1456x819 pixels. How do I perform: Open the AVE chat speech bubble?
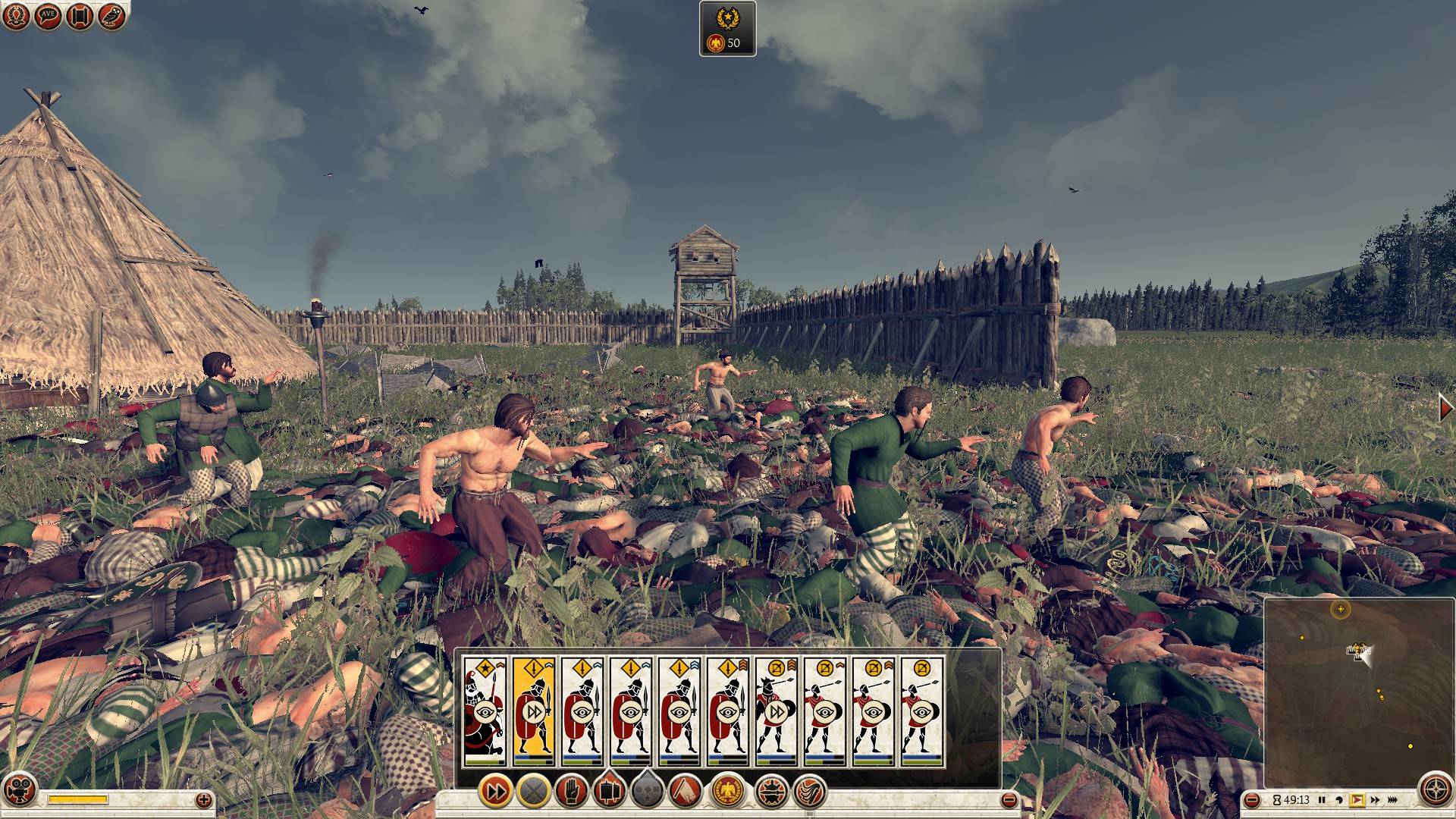click(48, 17)
